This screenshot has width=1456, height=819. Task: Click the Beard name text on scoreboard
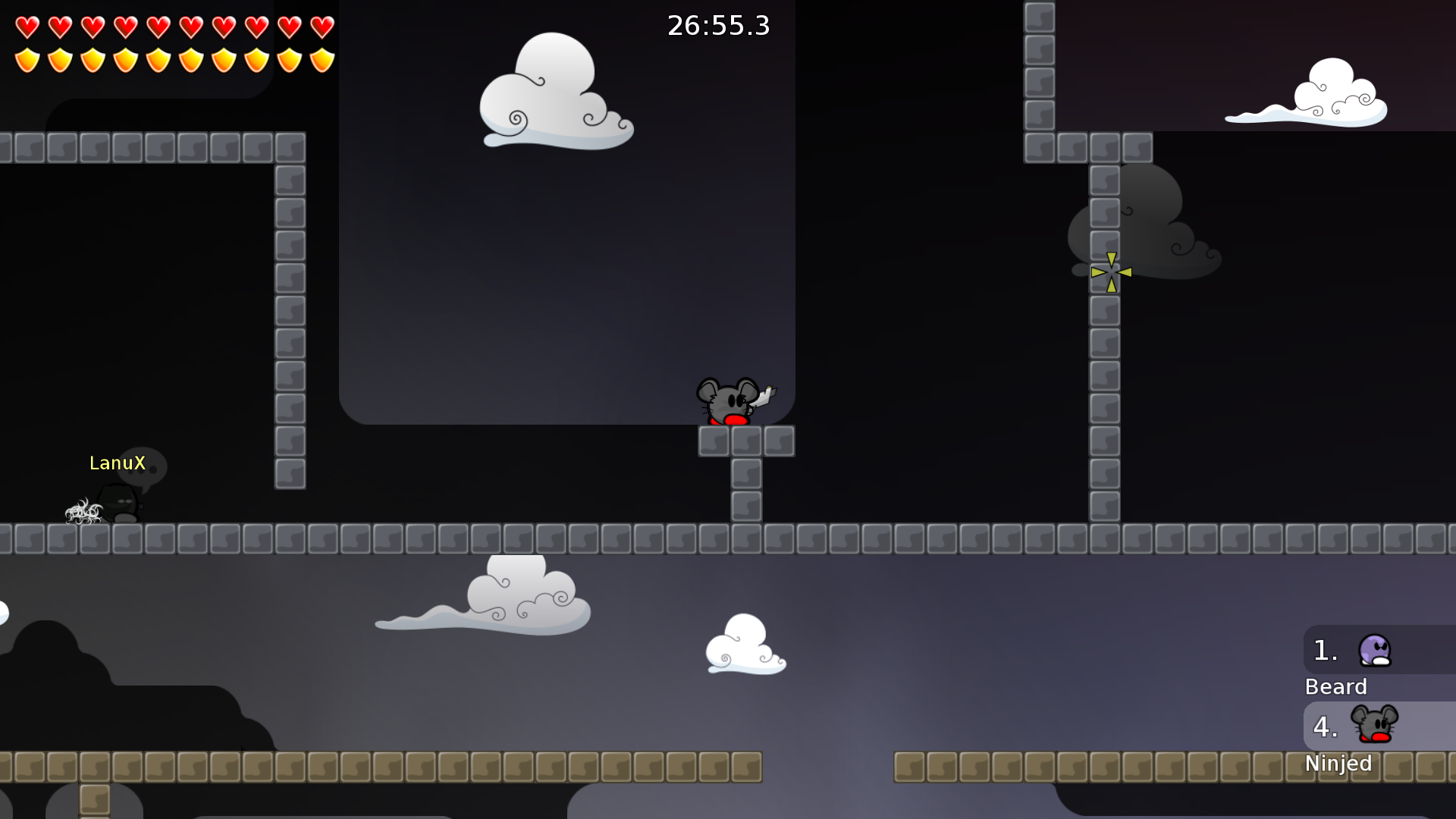coord(1336,687)
